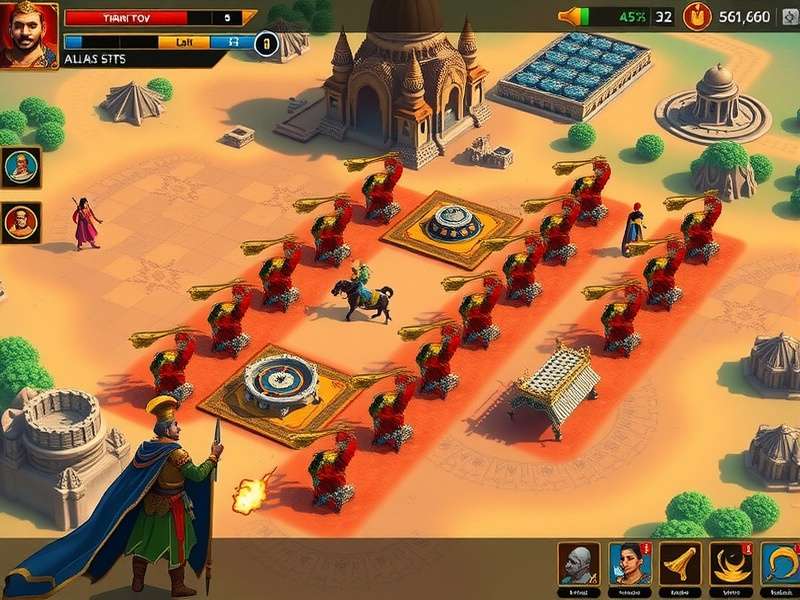Click the round badge beside the blue bar
Screen dimensions: 800x600
coord(266,43)
